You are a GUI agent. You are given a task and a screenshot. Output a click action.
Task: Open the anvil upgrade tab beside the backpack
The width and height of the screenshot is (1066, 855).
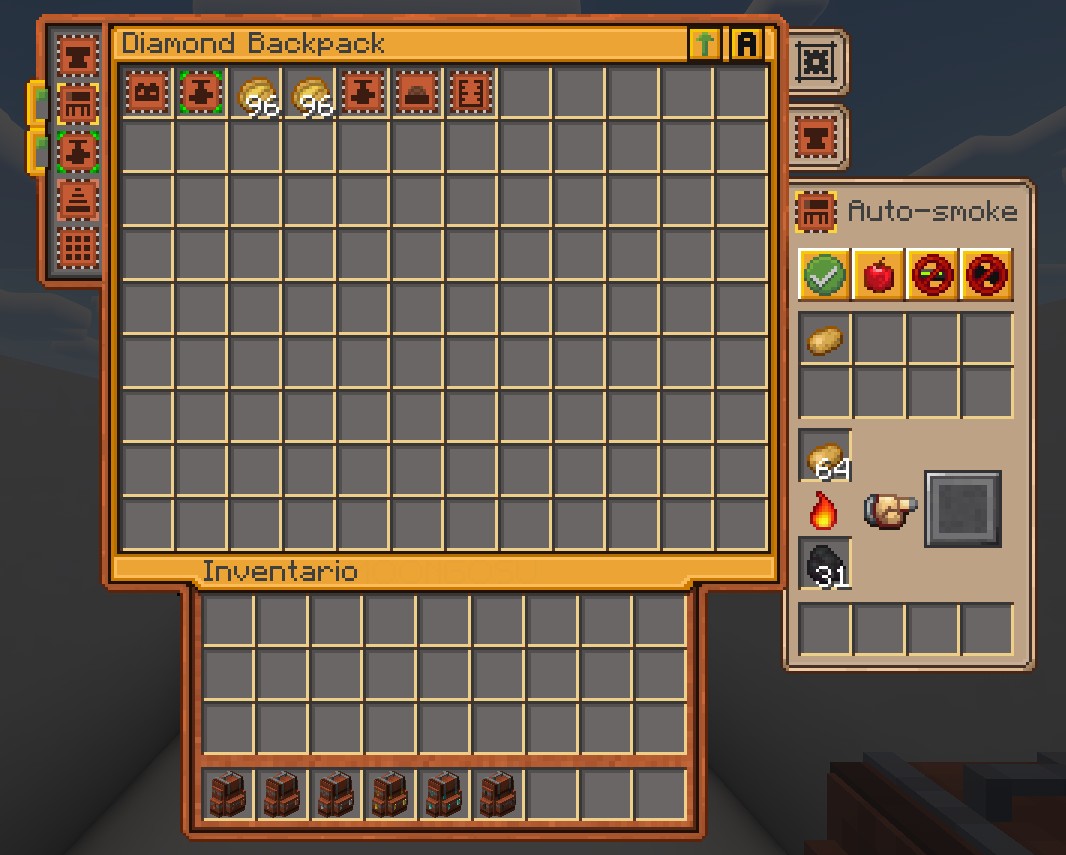[x=817, y=137]
